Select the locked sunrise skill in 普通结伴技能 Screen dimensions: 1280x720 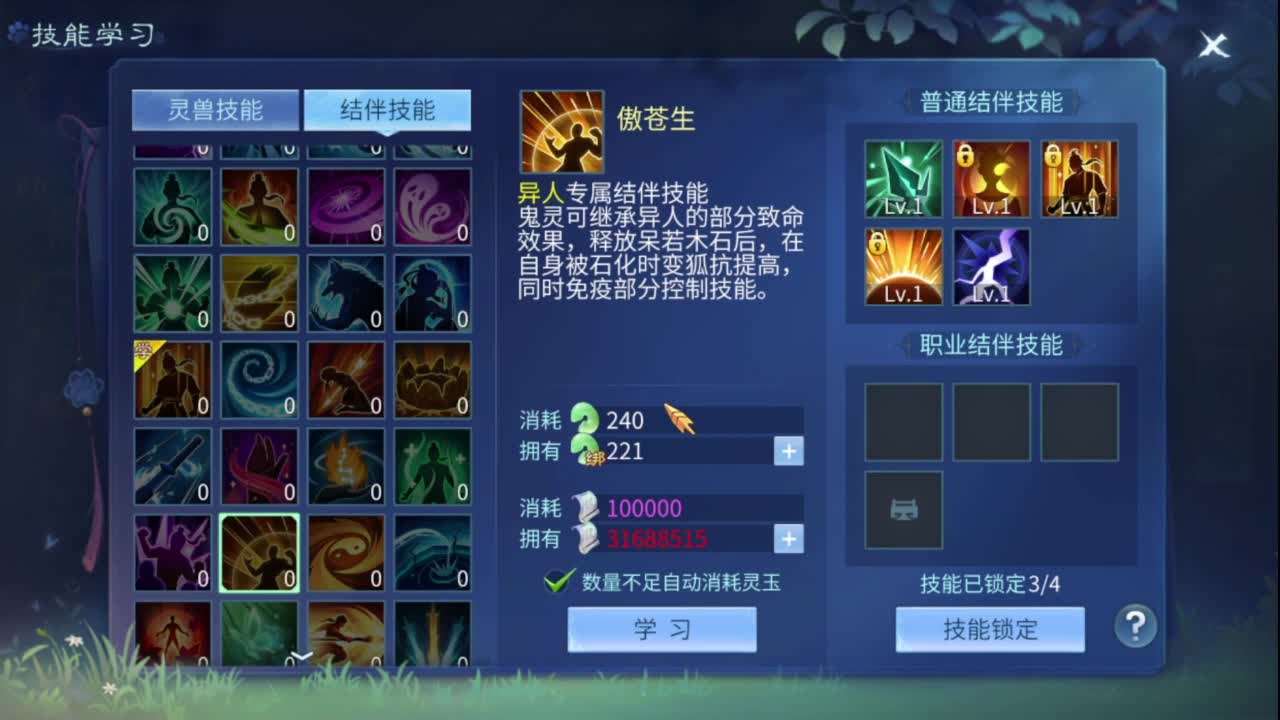click(x=903, y=268)
